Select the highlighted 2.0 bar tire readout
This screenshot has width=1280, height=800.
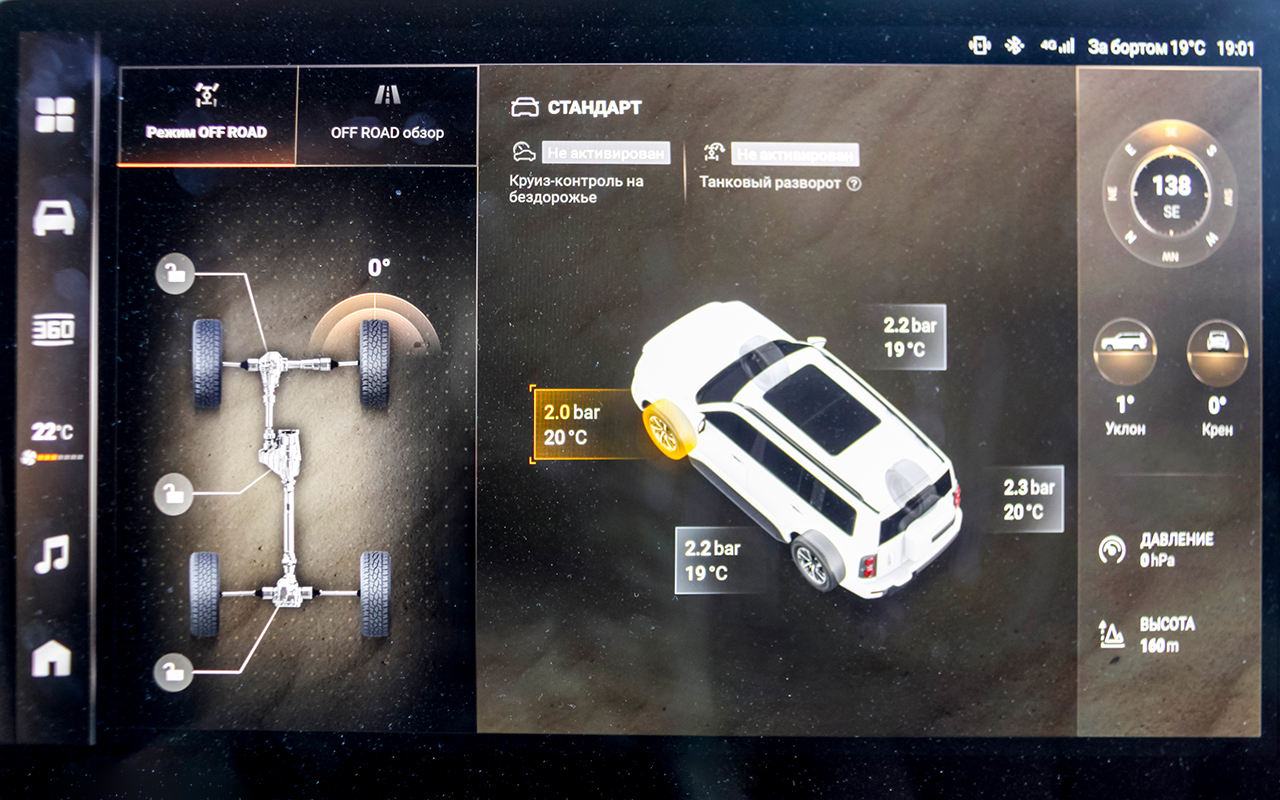(x=580, y=424)
